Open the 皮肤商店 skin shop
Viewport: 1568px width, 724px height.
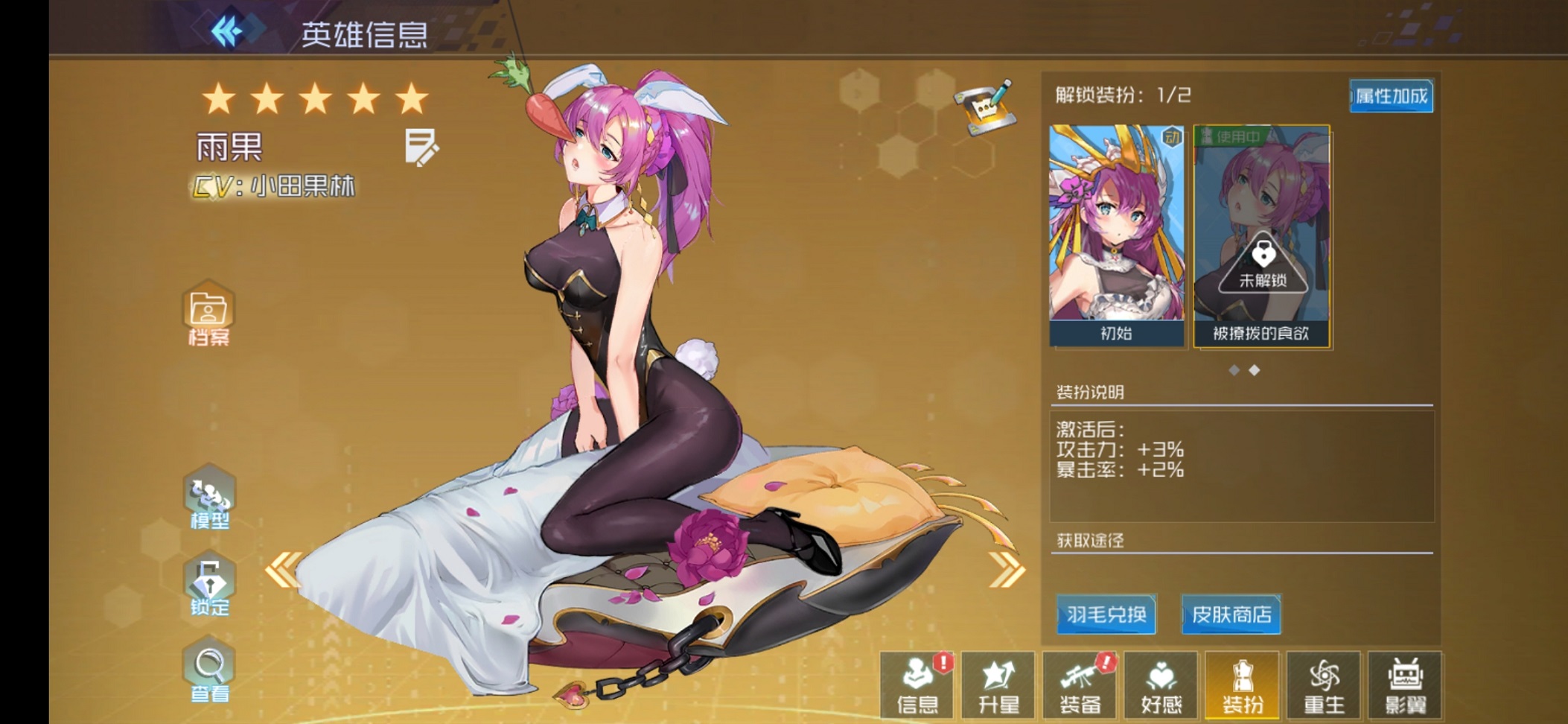1231,615
